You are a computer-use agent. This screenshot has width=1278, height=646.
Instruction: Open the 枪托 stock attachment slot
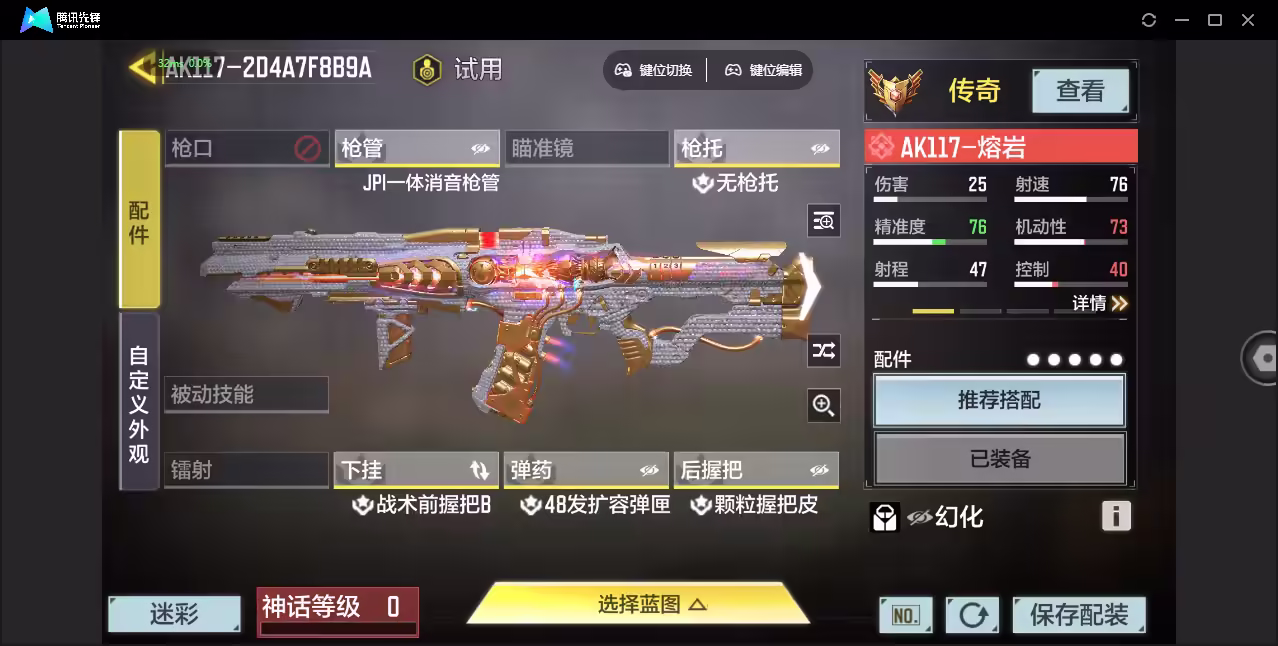point(756,149)
